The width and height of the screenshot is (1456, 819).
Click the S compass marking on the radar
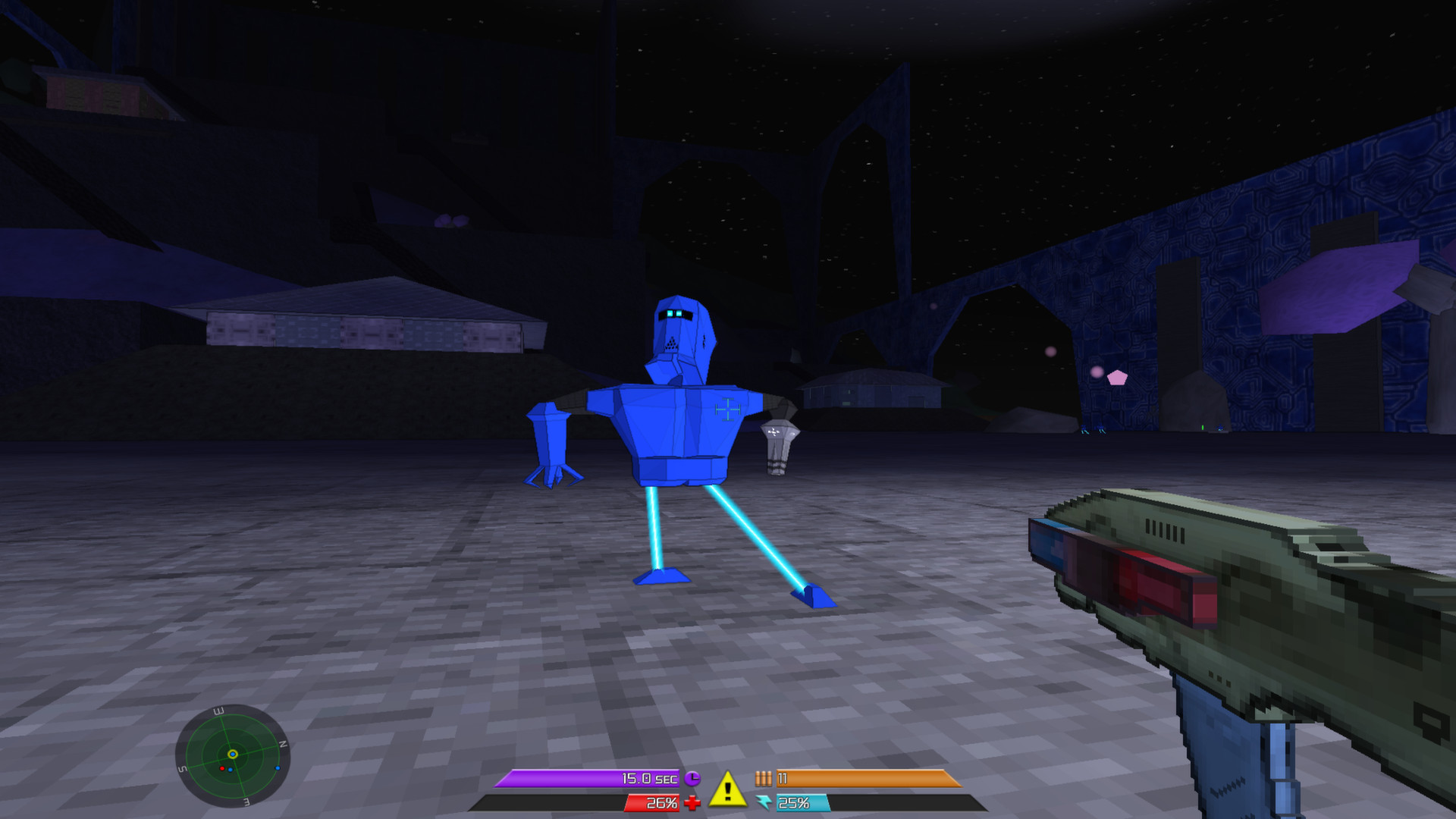(x=184, y=767)
